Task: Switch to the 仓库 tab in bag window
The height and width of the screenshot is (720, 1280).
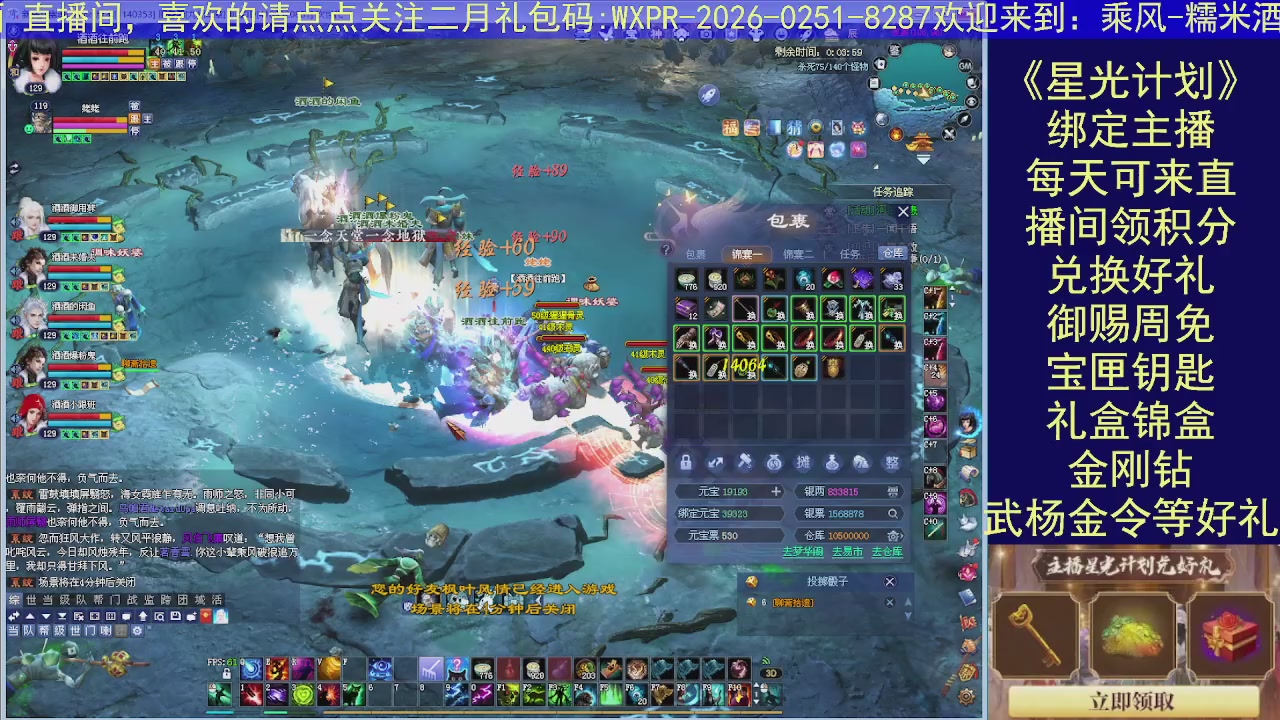Action: coord(893,253)
